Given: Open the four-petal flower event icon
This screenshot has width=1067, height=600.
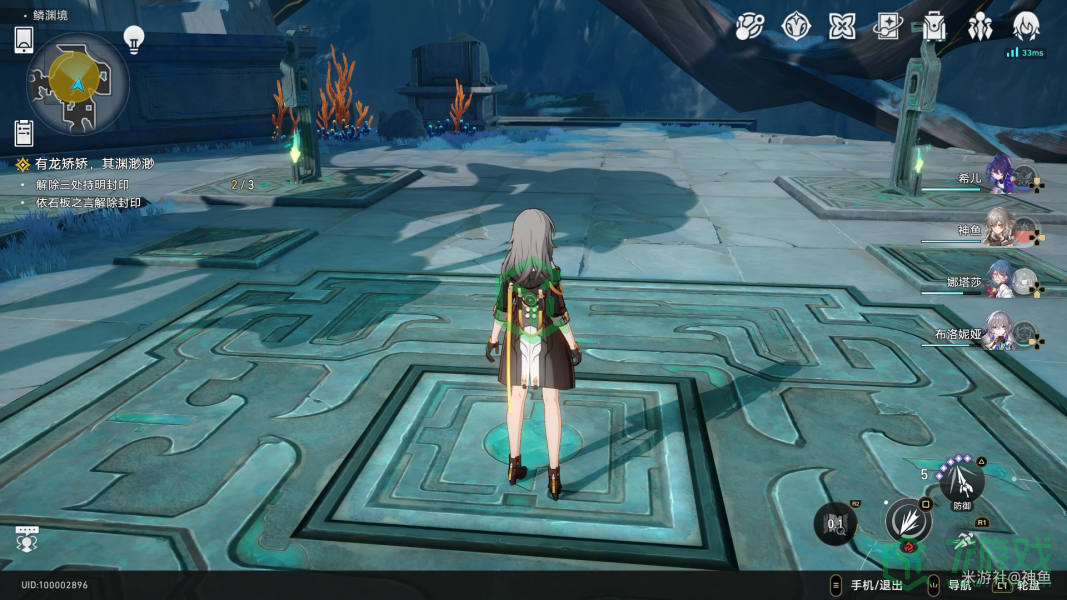Looking at the screenshot, I should coord(842,26).
